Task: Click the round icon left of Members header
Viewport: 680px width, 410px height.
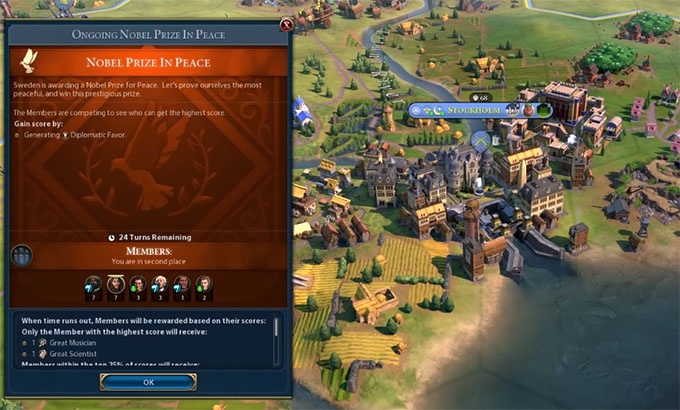Action: click(x=19, y=256)
